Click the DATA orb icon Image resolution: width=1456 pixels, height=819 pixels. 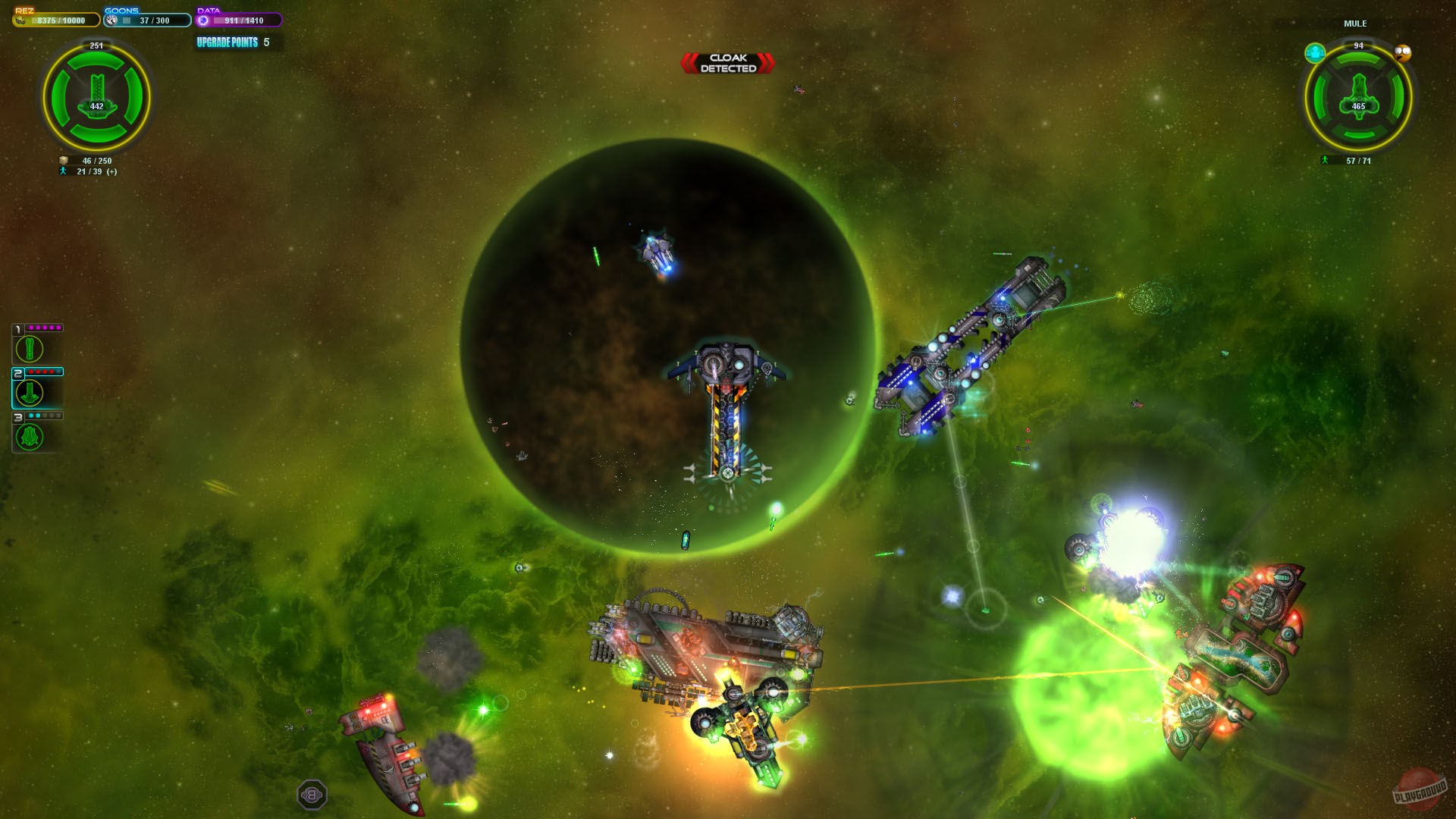pos(203,20)
